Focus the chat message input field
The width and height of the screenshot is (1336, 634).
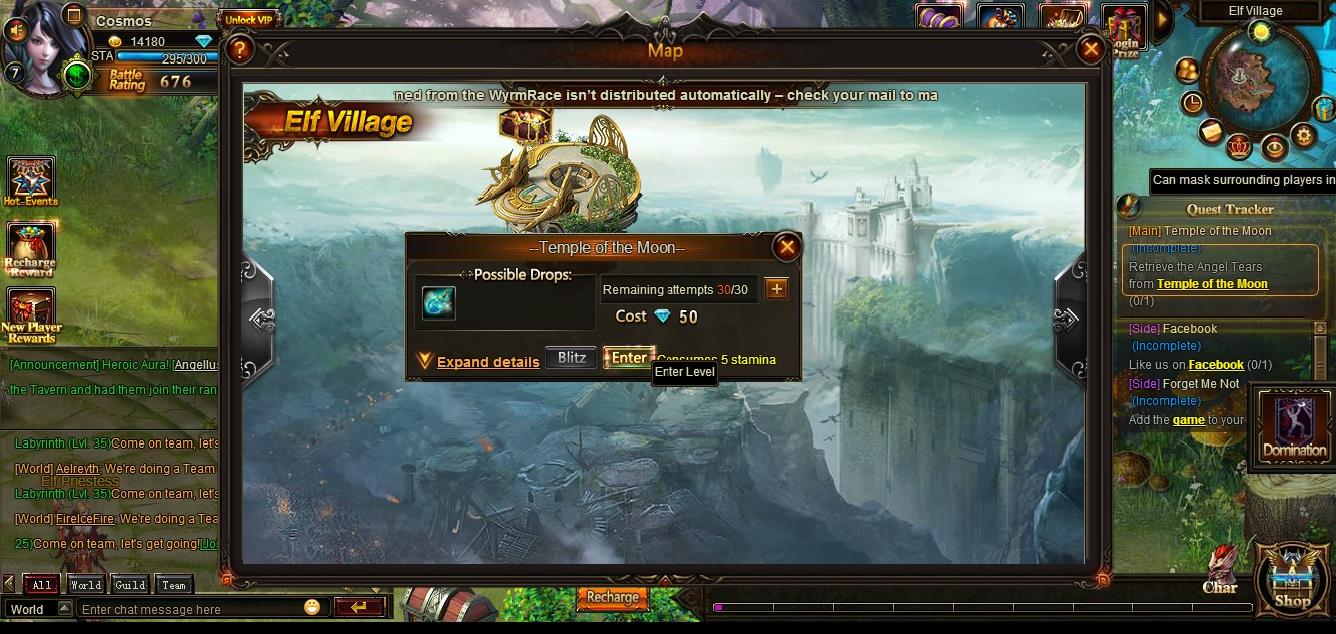coord(190,609)
